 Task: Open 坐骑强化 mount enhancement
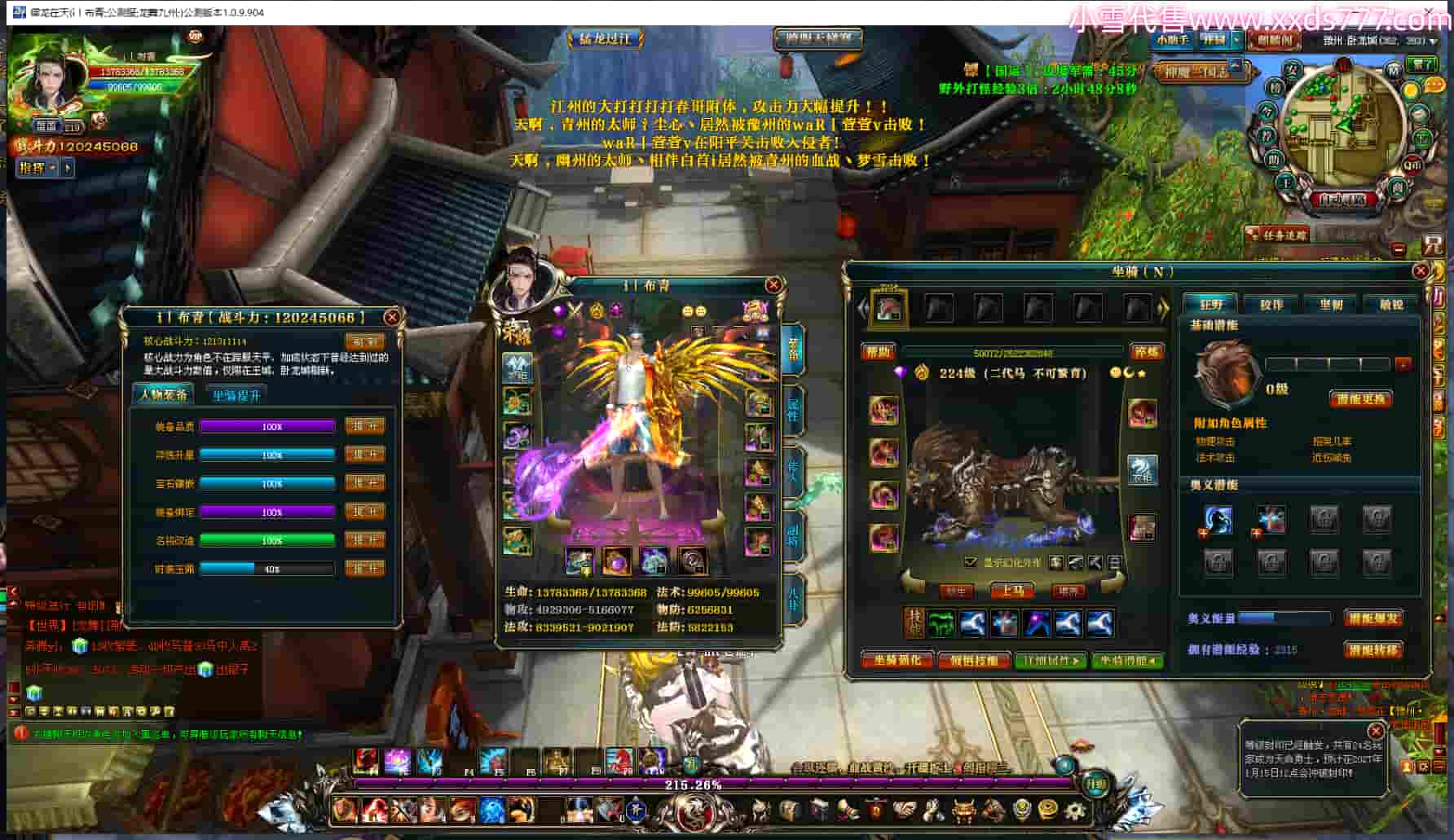coord(897,660)
